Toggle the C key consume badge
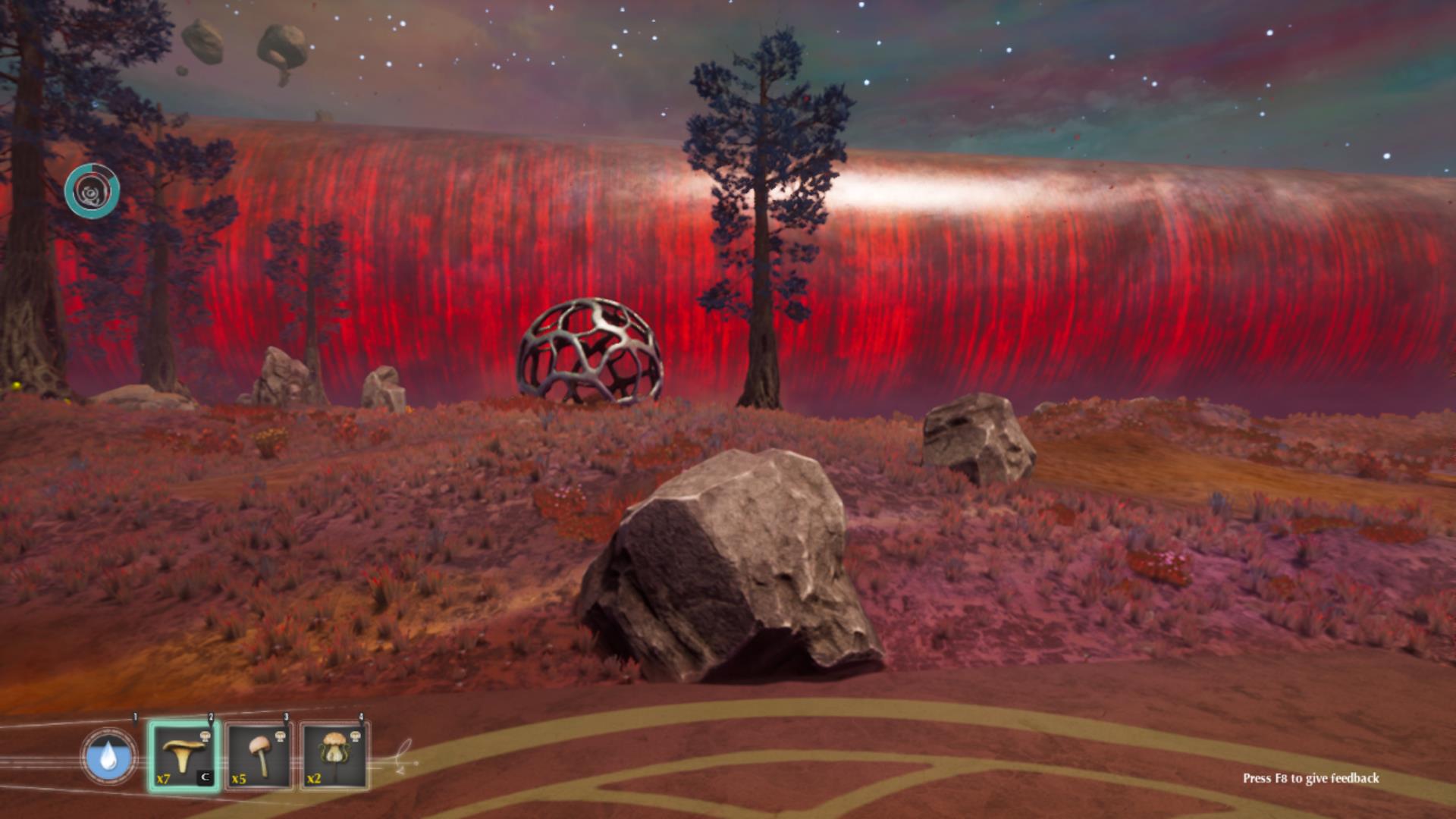 click(206, 776)
